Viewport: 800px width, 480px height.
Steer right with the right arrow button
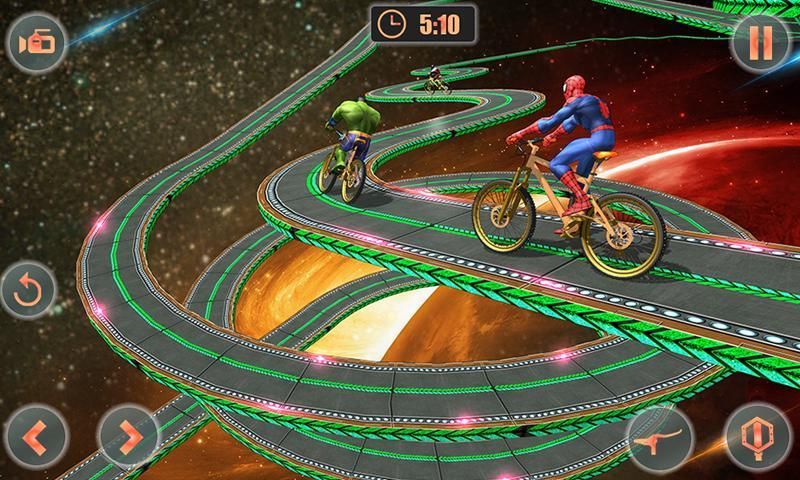coord(129,437)
